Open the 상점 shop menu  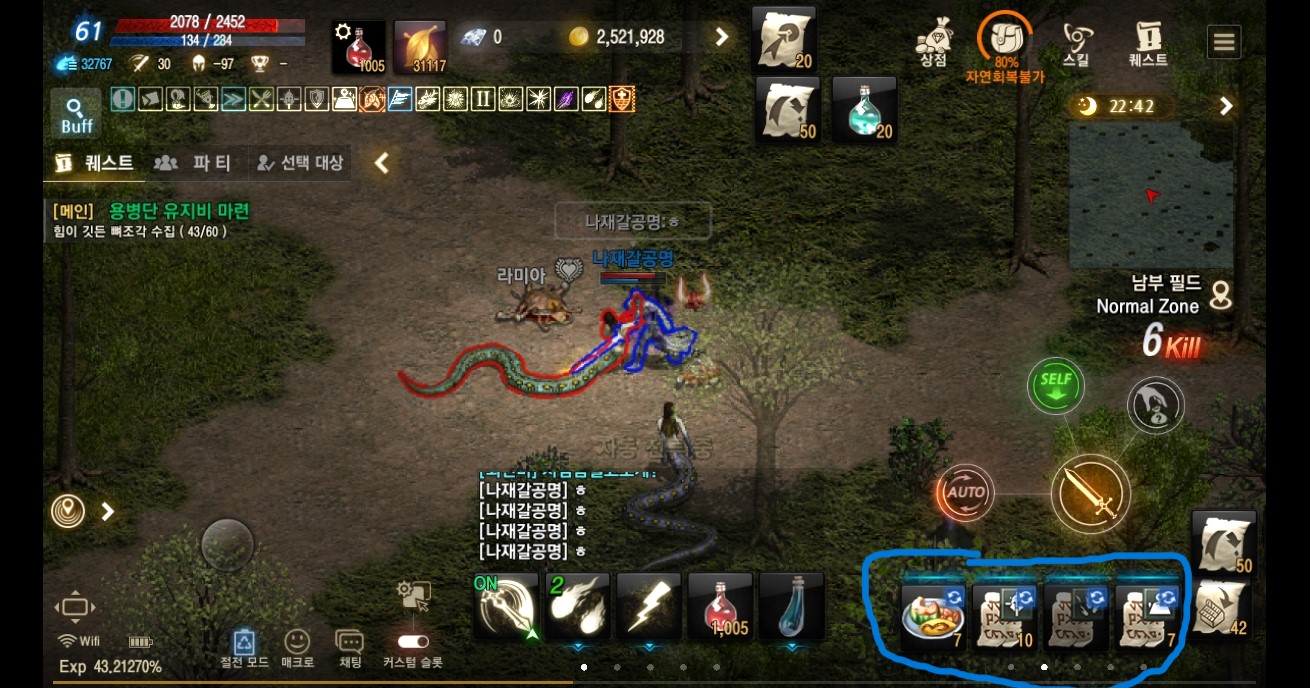[x=933, y=44]
